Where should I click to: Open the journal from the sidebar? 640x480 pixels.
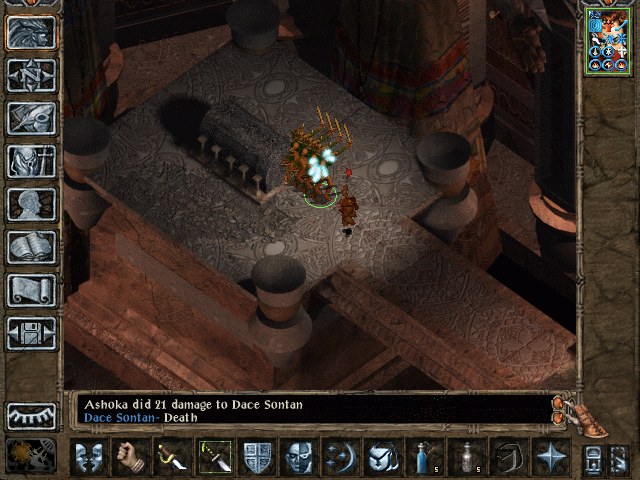click(x=31, y=118)
